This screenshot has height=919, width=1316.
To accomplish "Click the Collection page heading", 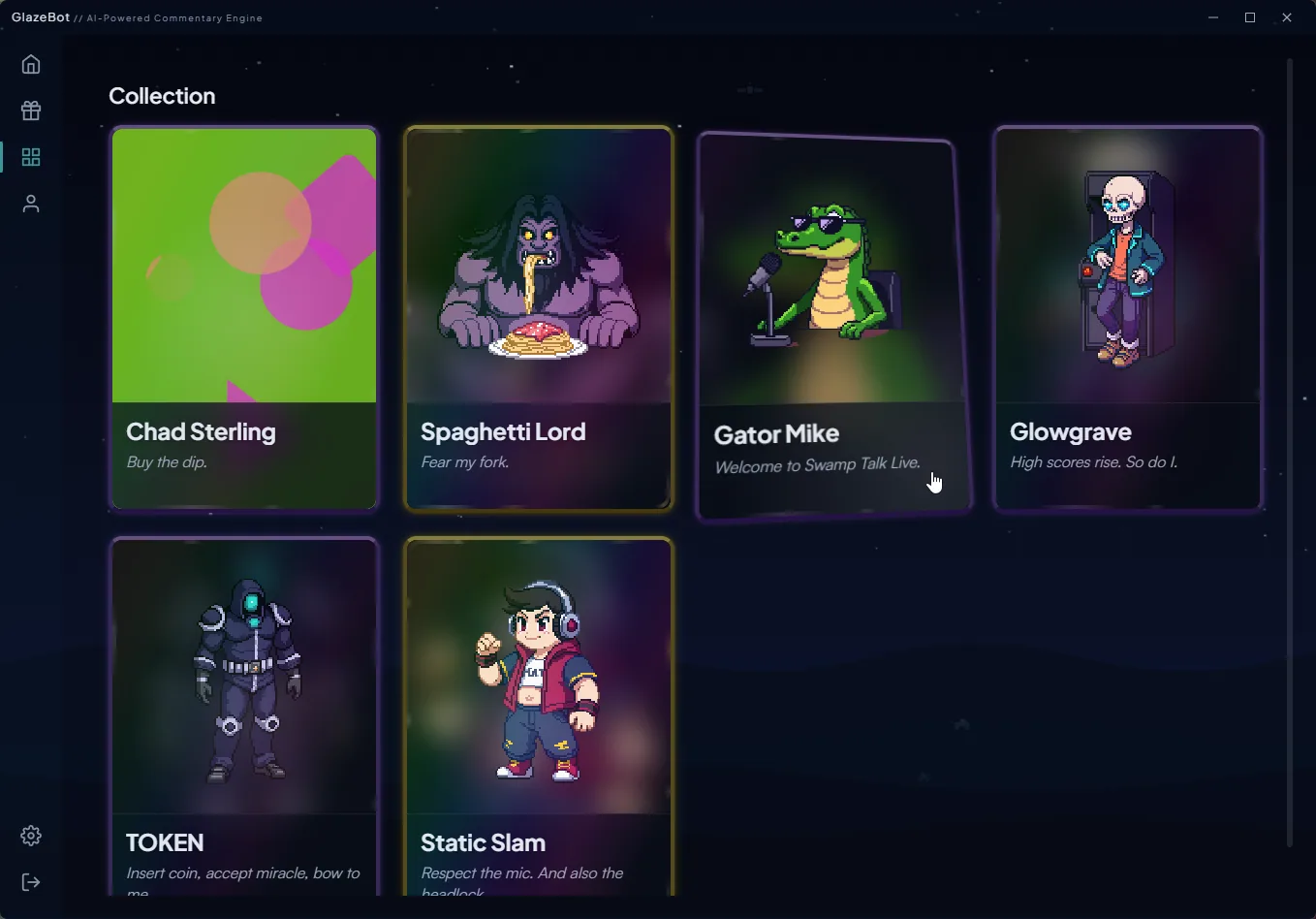I will click(x=162, y=95).
